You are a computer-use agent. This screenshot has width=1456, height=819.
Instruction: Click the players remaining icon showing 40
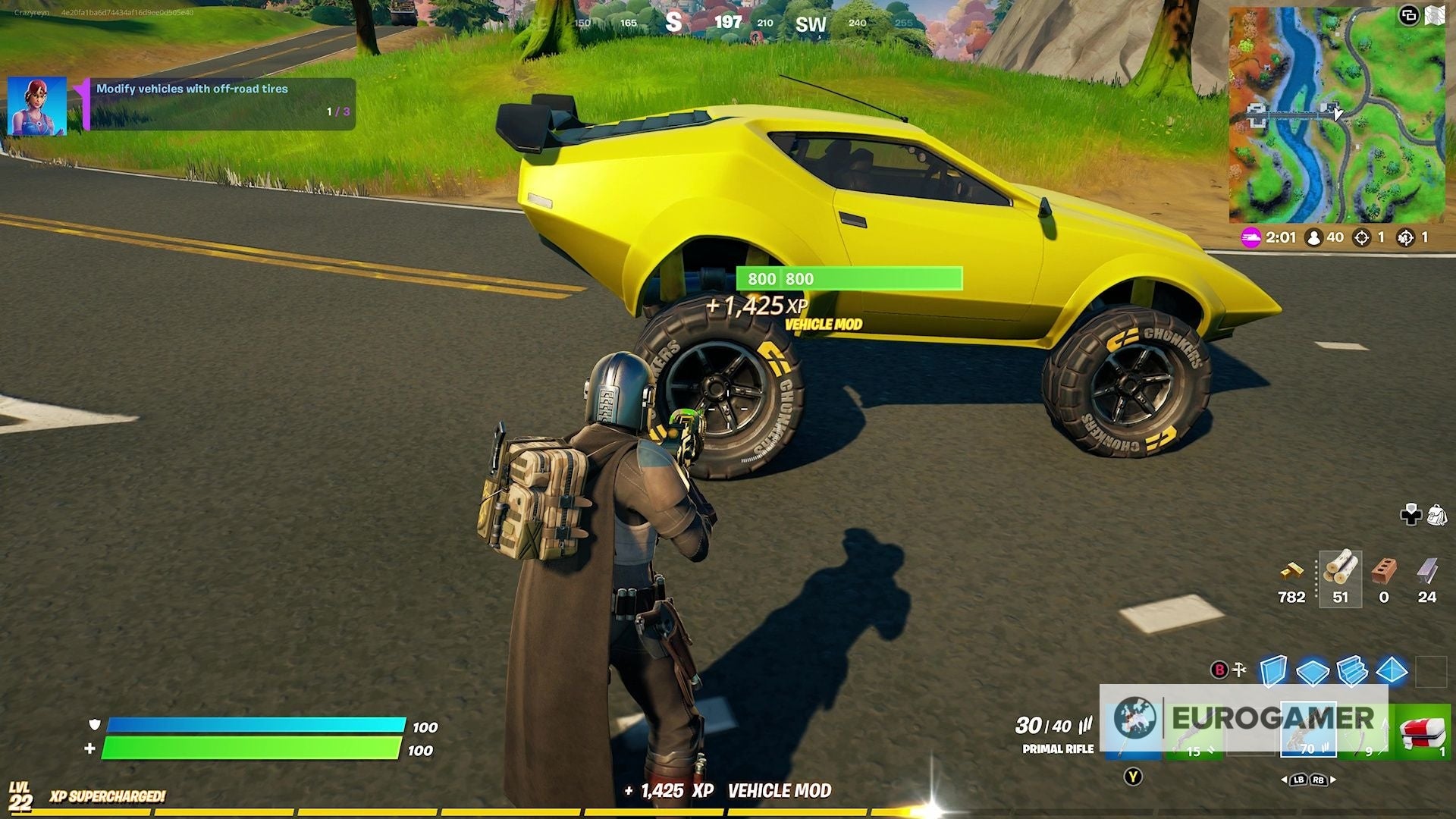[1314, 237]
